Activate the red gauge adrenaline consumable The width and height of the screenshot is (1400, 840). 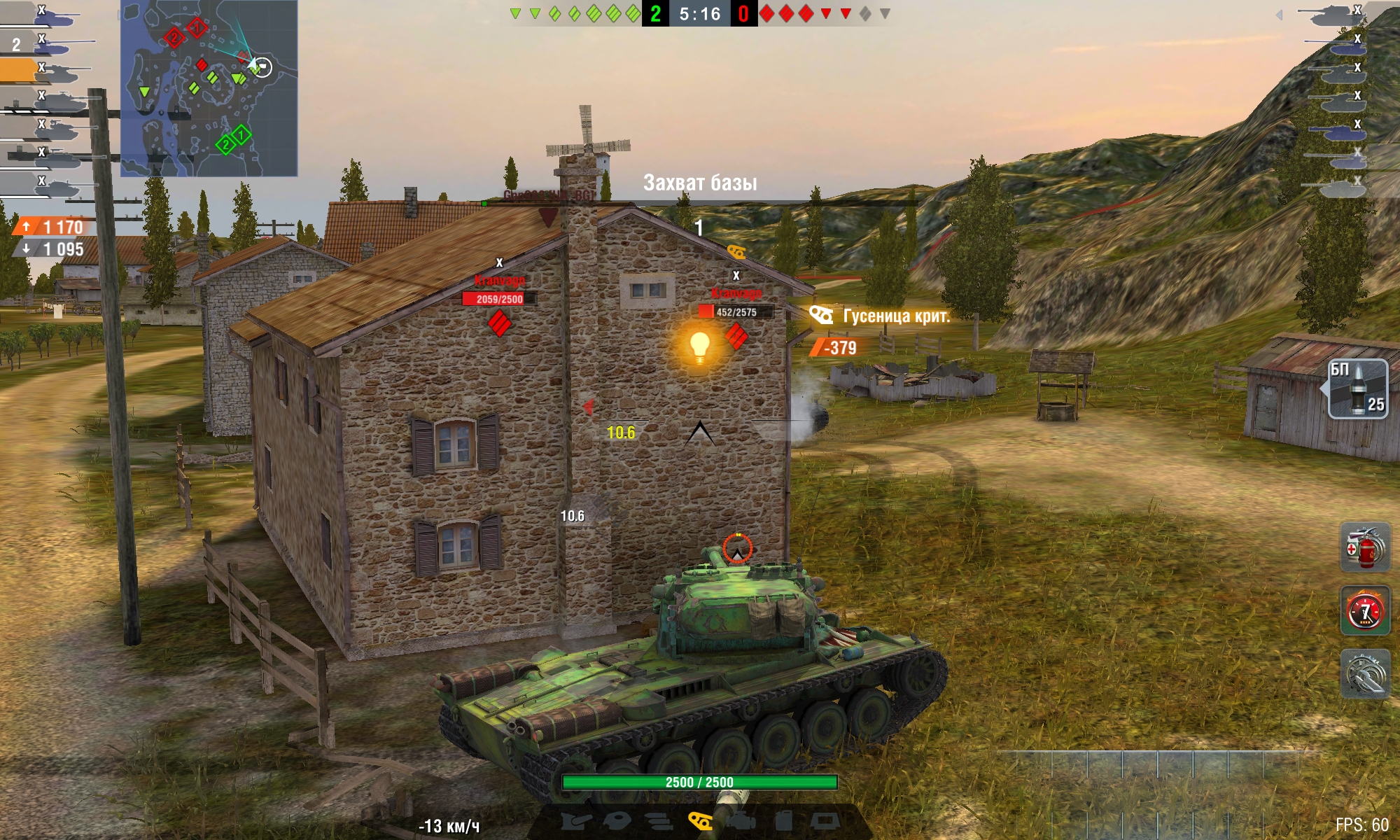coord(1364,610)
